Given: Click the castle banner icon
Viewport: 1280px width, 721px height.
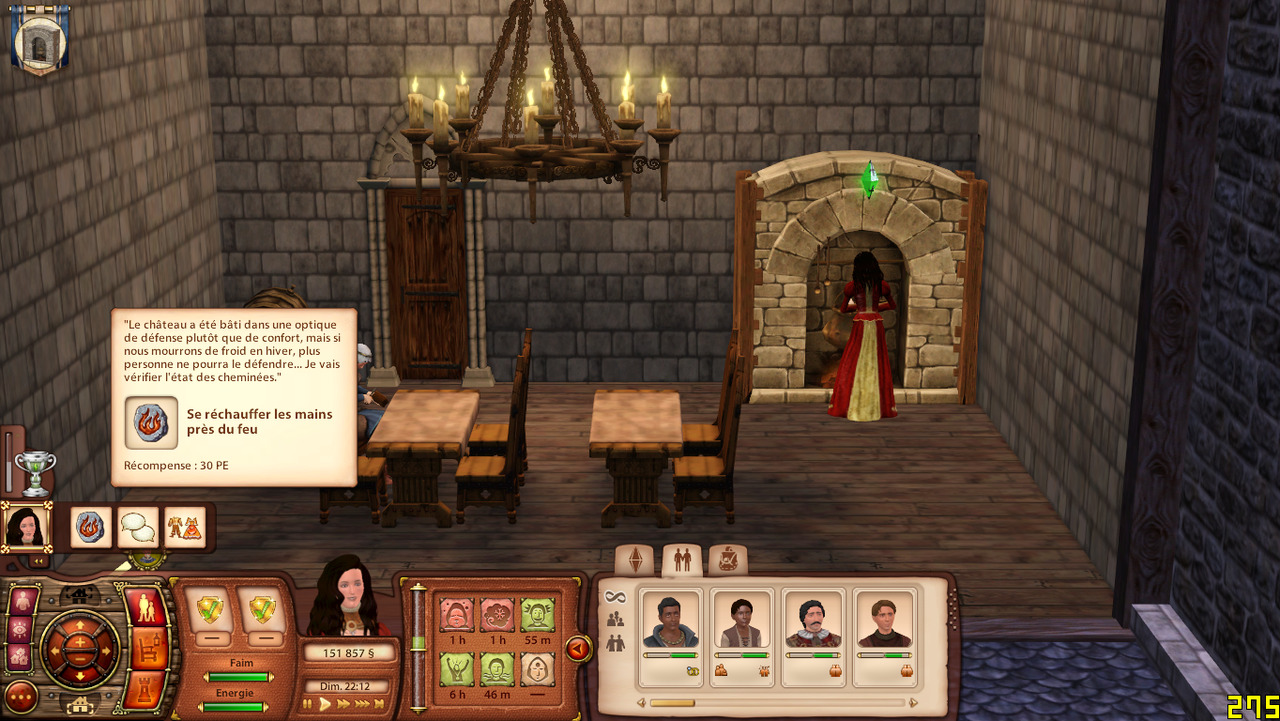Looking at the screenshot, I should point(39,39).
